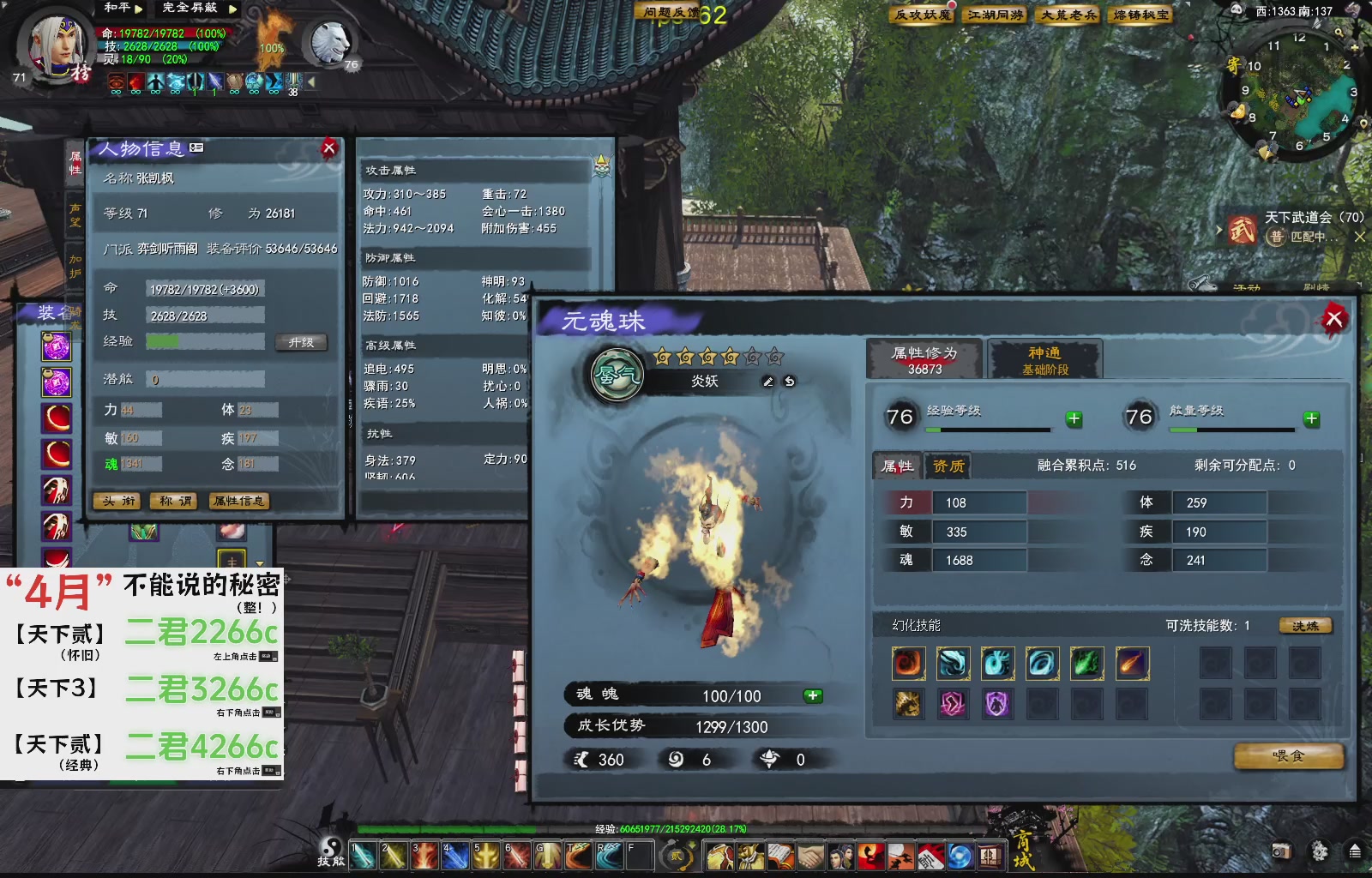This screenshot has height=878, width=1372.
Task: Open the 元魂珠 pet edit pencil icon
Action: pos(768,383)
